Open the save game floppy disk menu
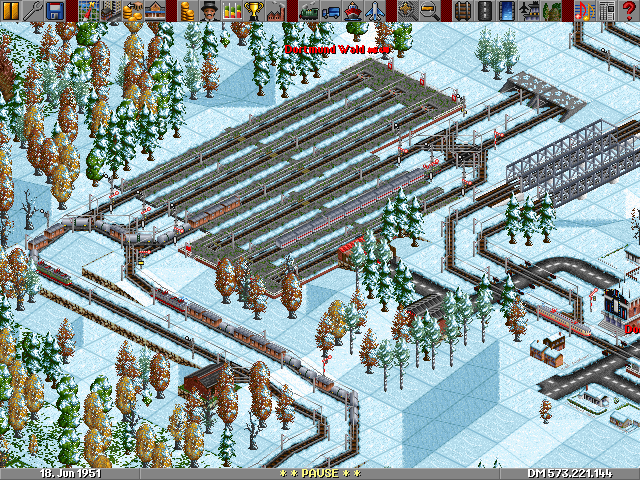The width and height of the screenshot is (640, 480). pos(55,10)
